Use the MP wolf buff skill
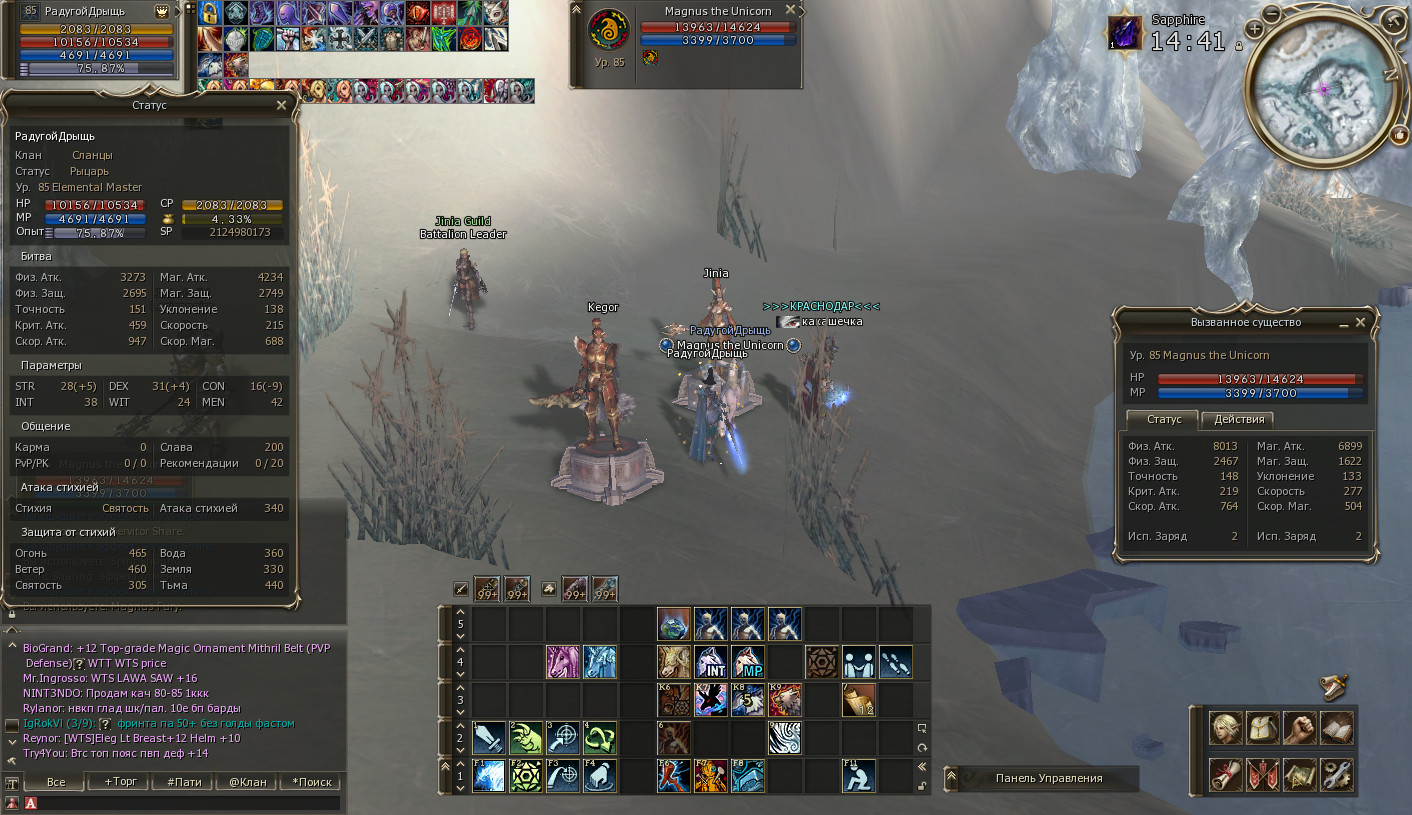The height and width of the screenshot is (815, 1412). click(x=747, y=661)
